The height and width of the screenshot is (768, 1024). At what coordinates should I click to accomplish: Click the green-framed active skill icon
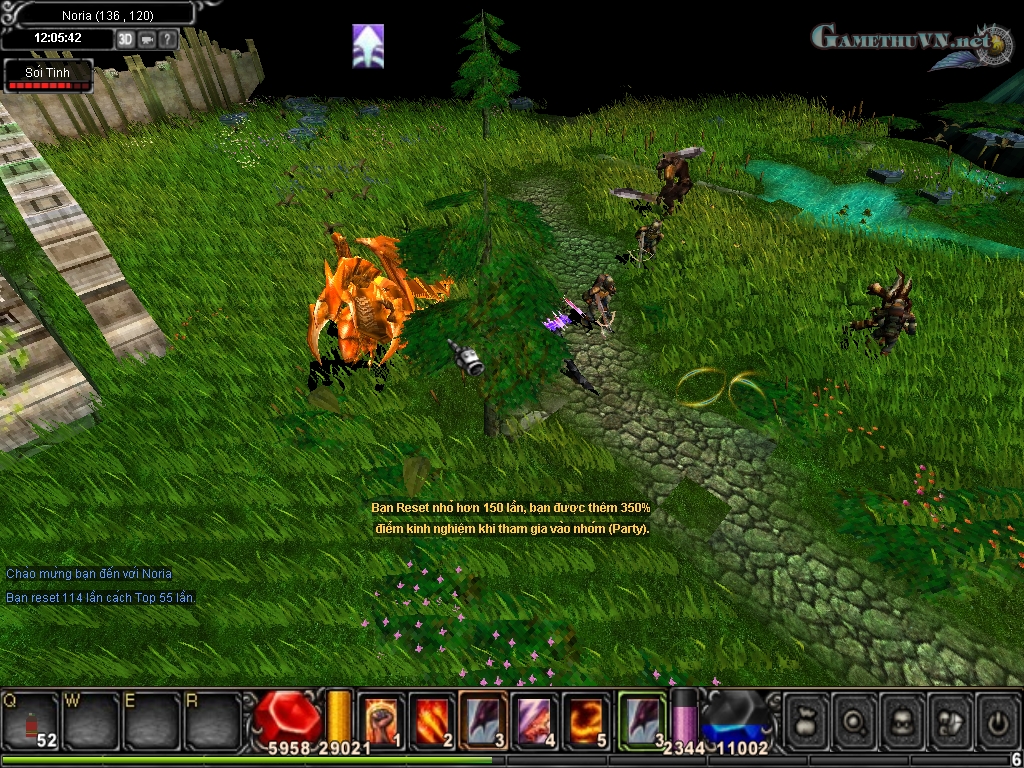coord(642,719)
